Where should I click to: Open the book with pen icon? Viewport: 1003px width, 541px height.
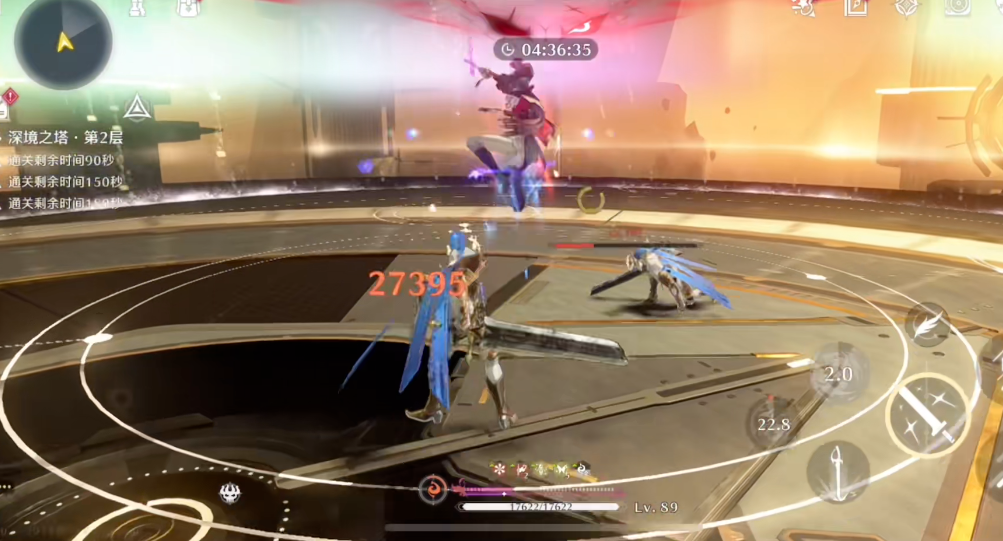click(856, 7)
